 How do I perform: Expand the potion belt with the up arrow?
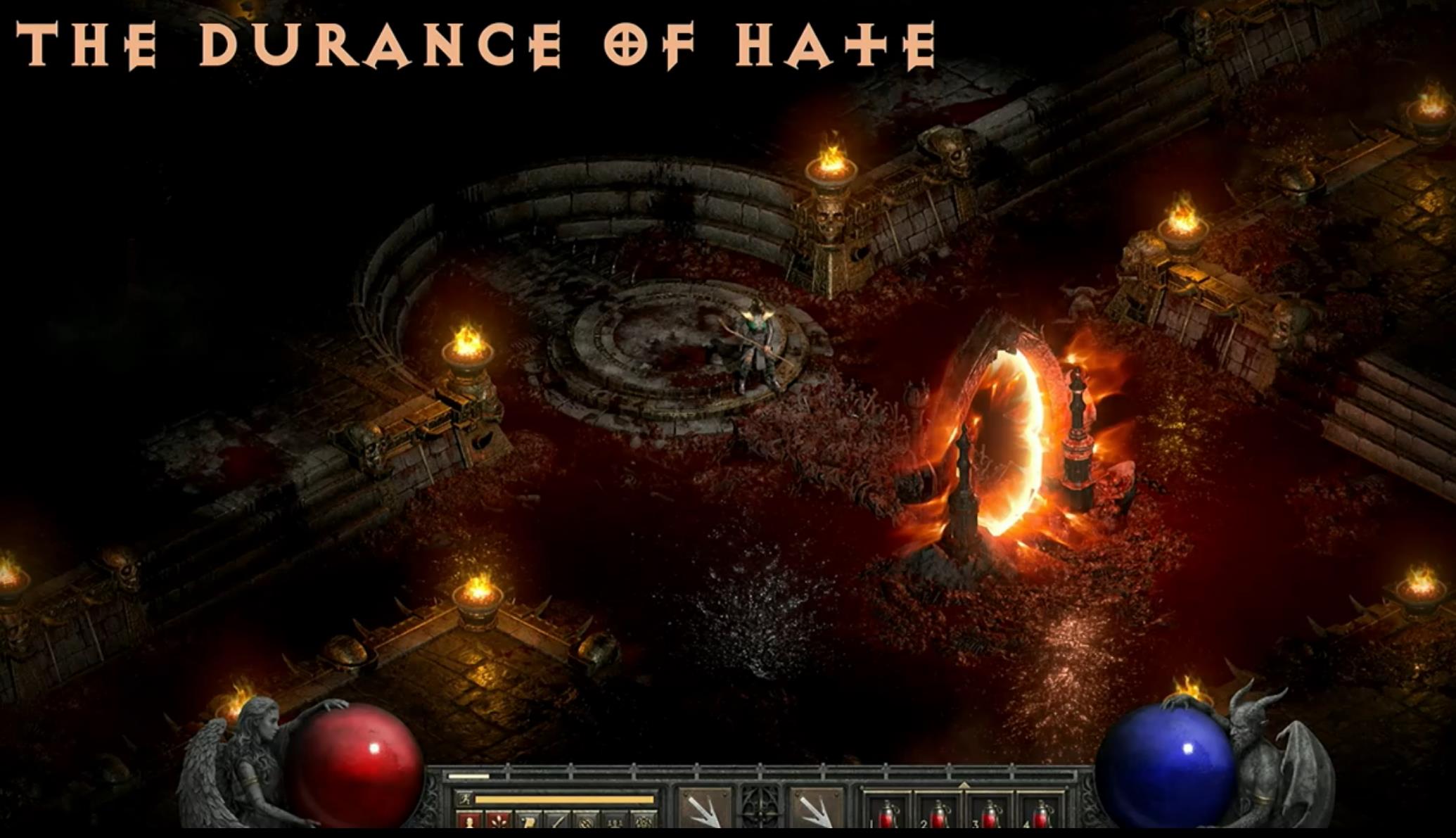[964, 785]
